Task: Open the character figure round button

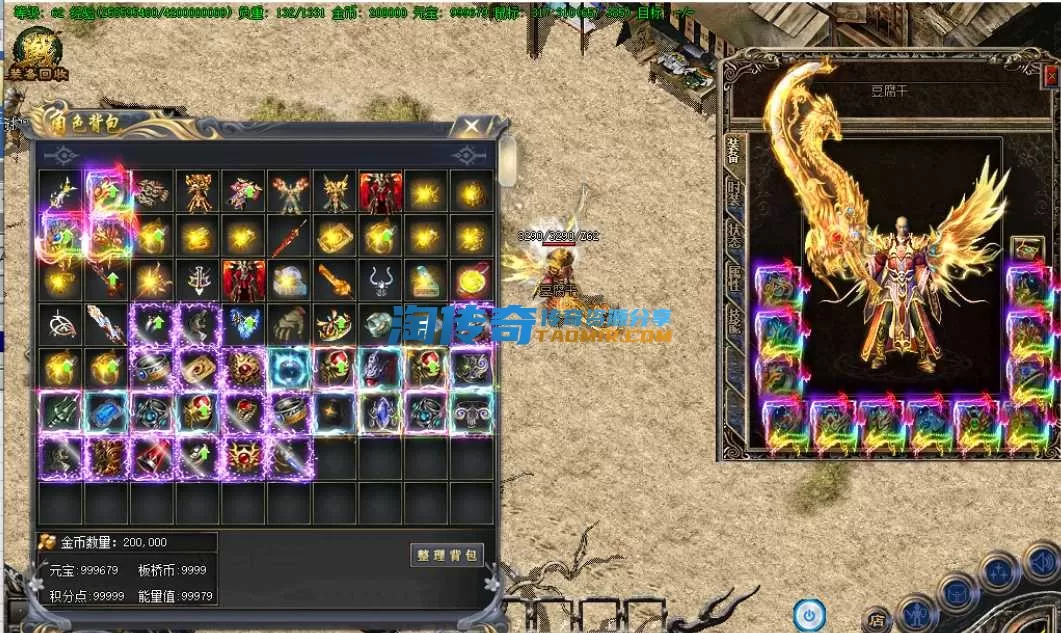Action: coord(917,612)
